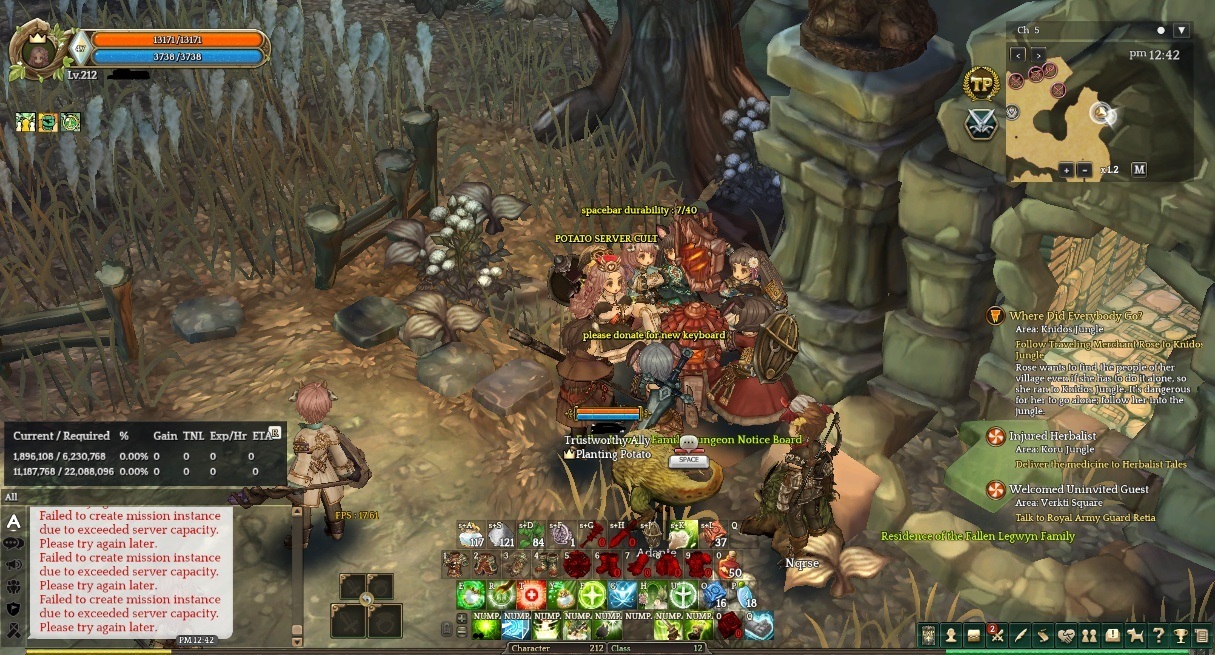The image size is (1215, 655).
Task: Switch to the All chat tab
Action: (x=11, y=497)
